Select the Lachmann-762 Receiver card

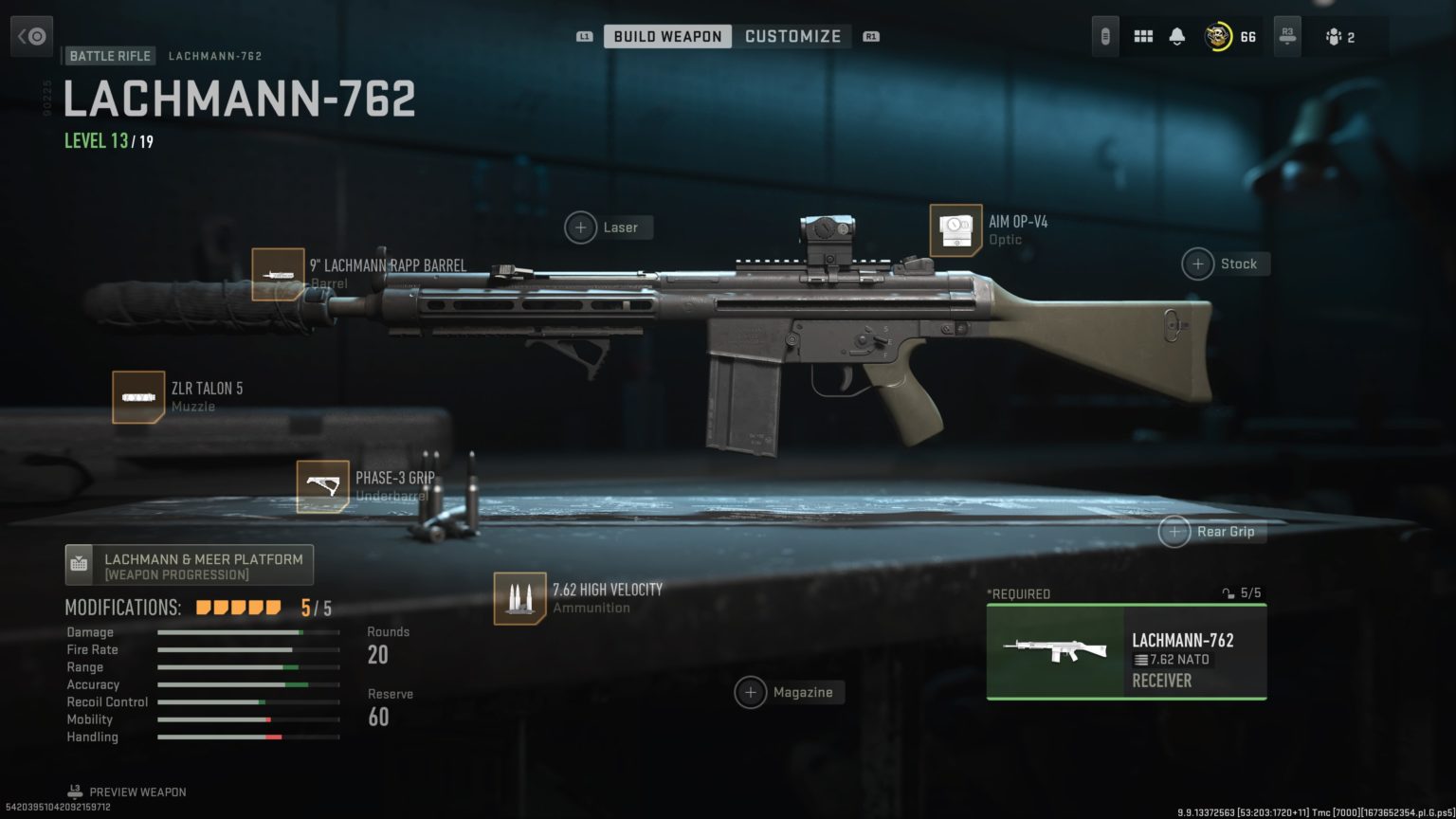pos(1125,652)
